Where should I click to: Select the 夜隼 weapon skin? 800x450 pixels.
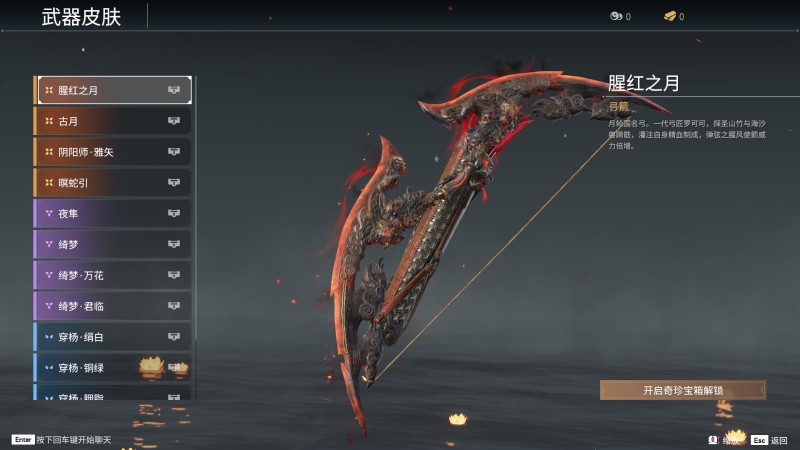click(113, 213)
